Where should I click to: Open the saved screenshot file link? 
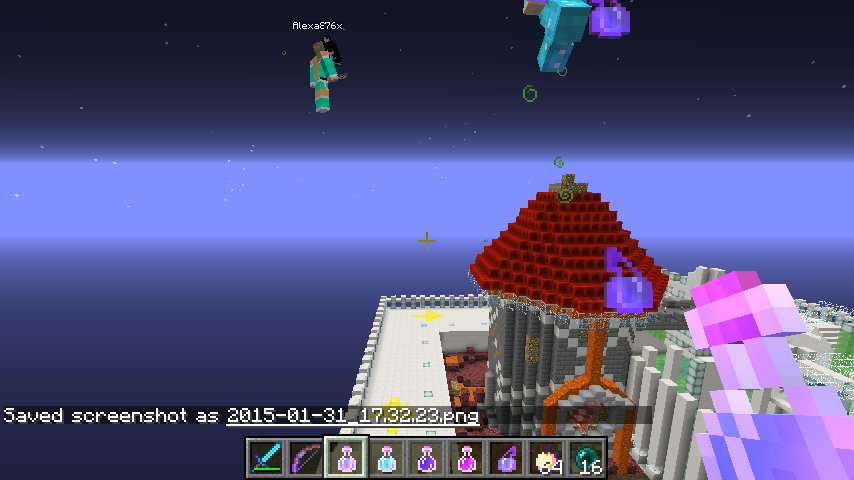click(352, 415)
